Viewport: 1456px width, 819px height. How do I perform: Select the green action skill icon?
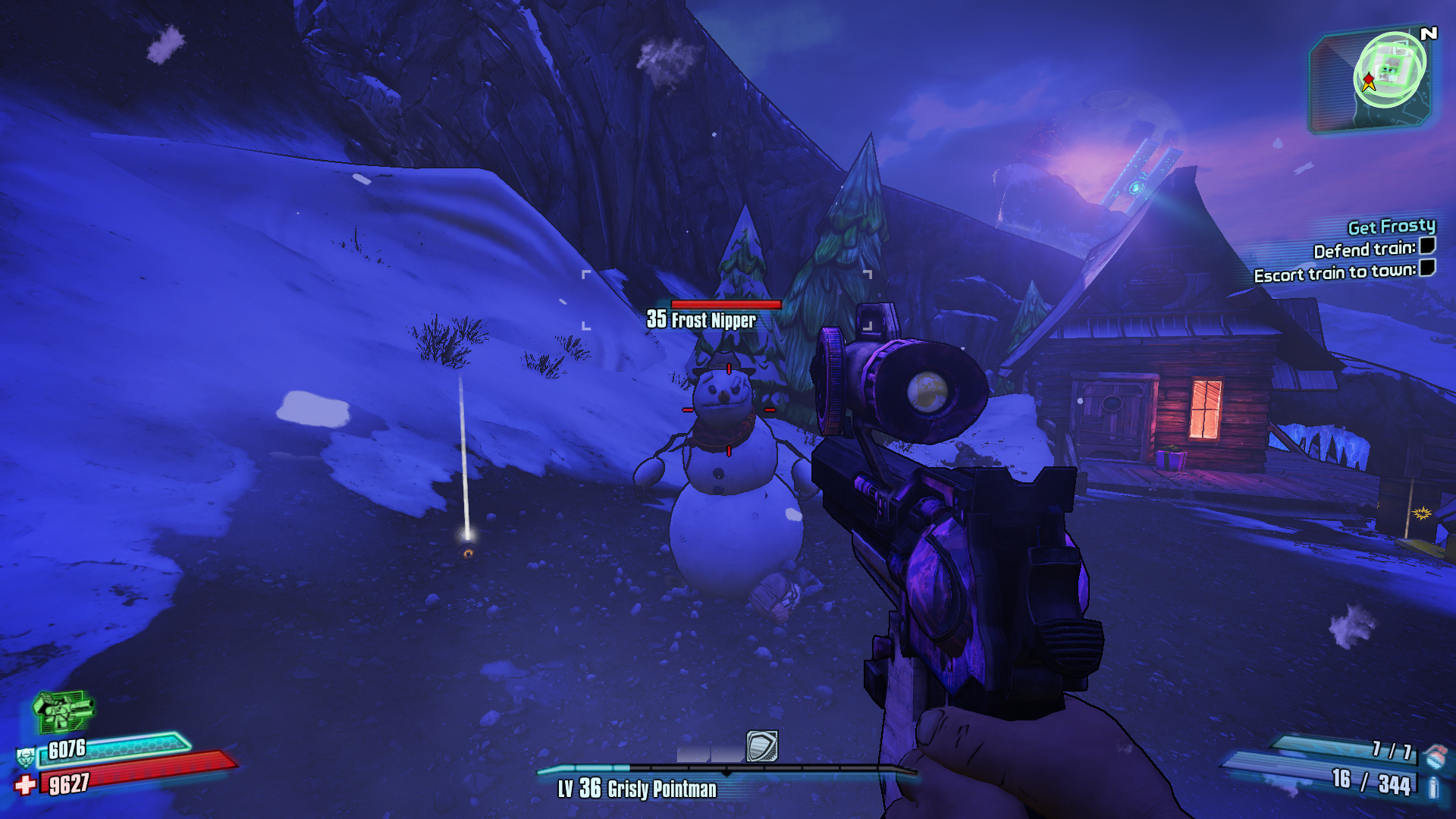[x=64, y=710]
